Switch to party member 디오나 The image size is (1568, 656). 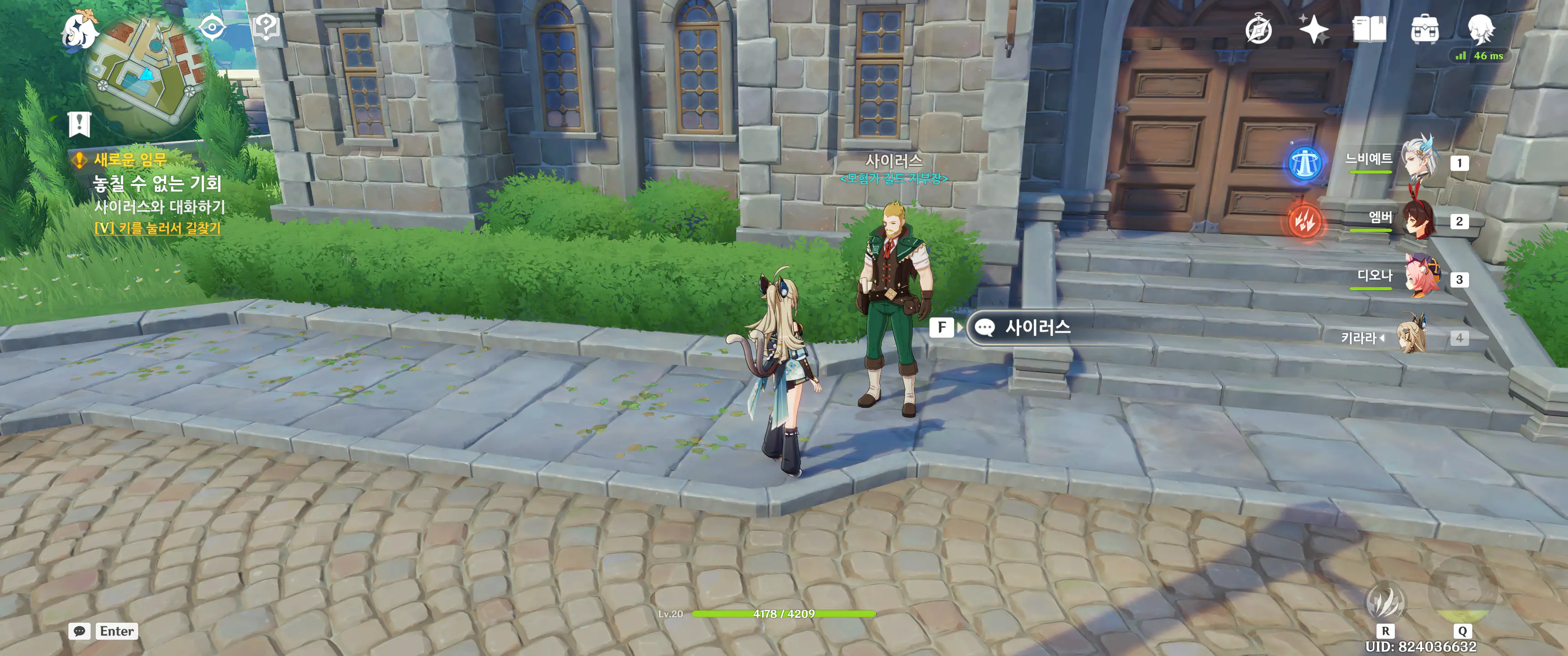(x=1419, y=278)
